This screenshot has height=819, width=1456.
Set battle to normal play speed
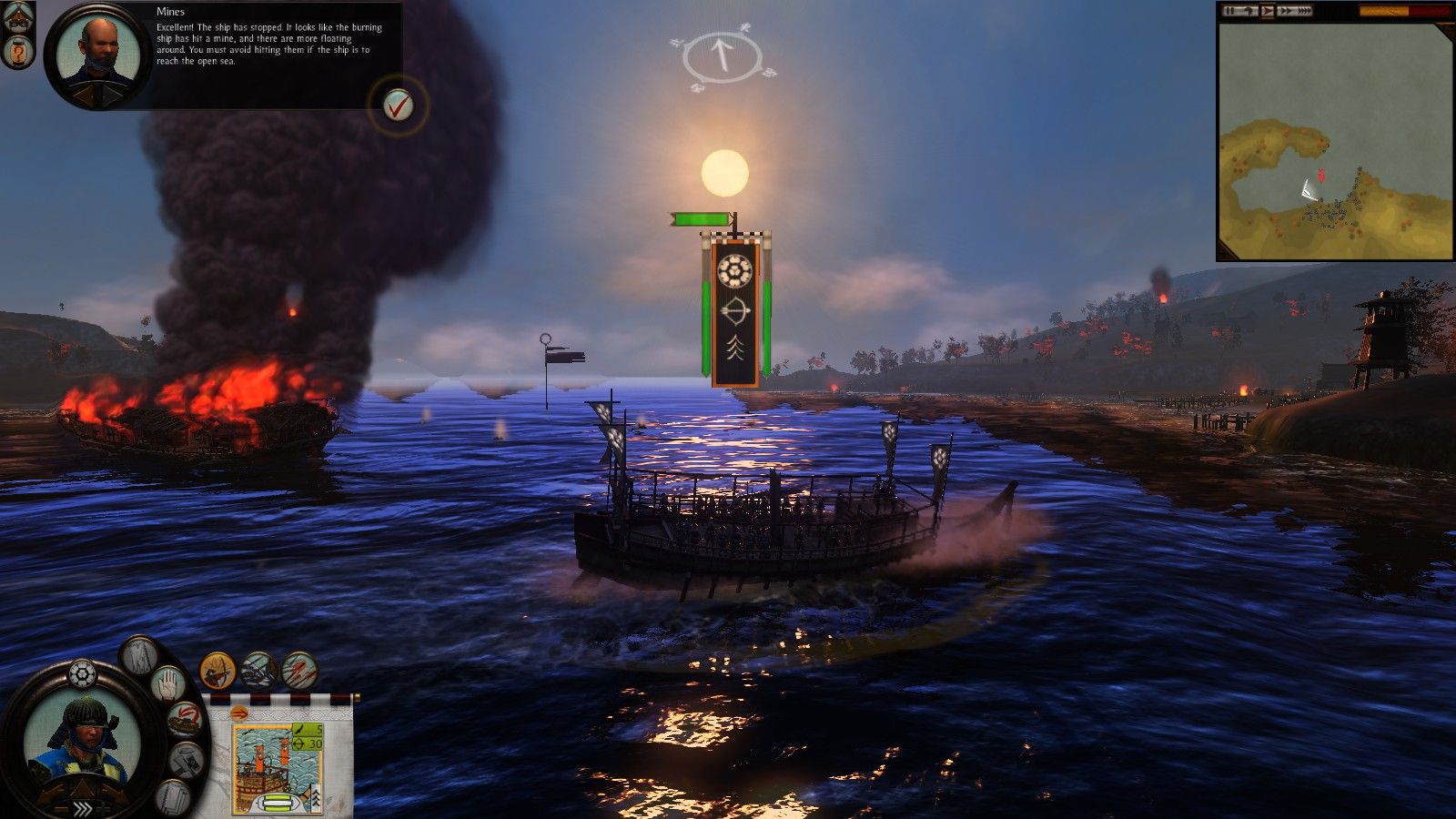tap(1267, 11)
